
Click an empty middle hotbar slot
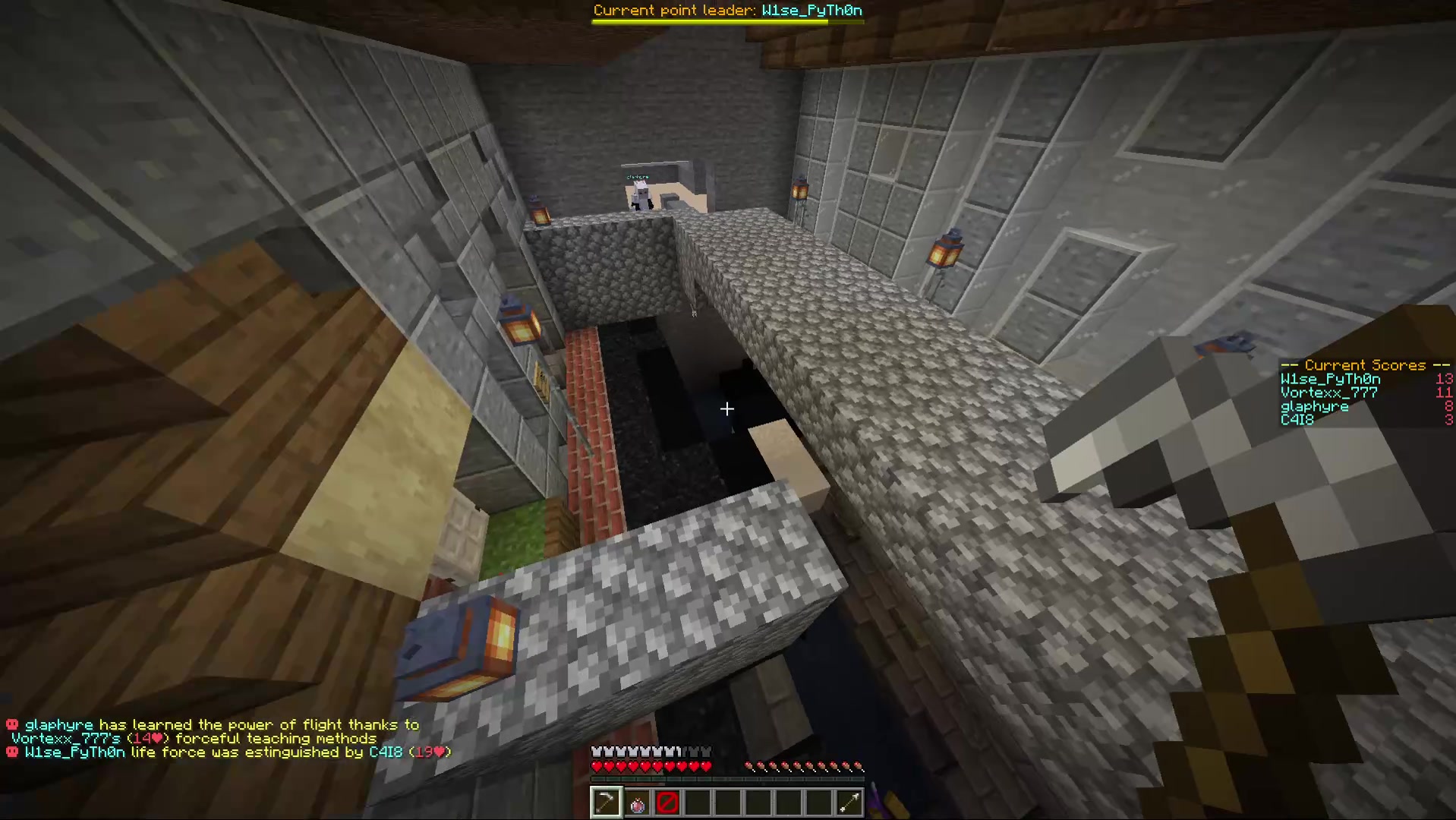[757, 803]
